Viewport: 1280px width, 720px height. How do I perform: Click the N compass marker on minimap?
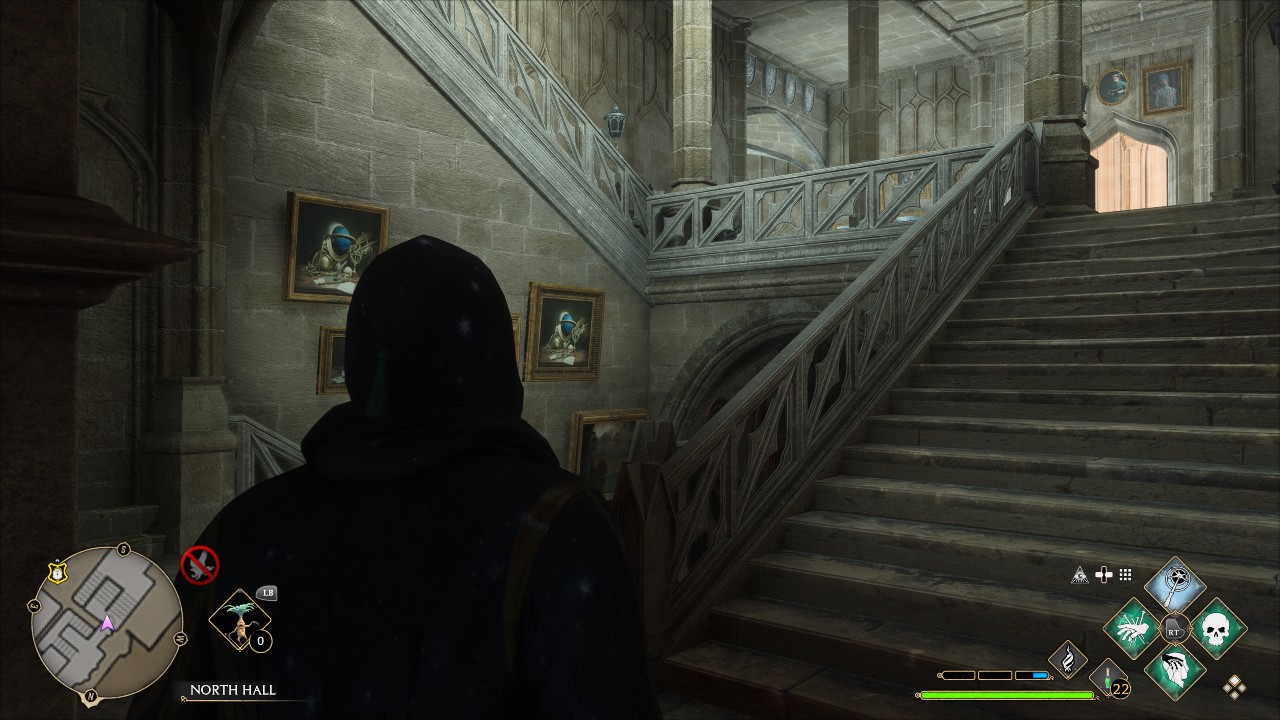click(x=89, y=696)
